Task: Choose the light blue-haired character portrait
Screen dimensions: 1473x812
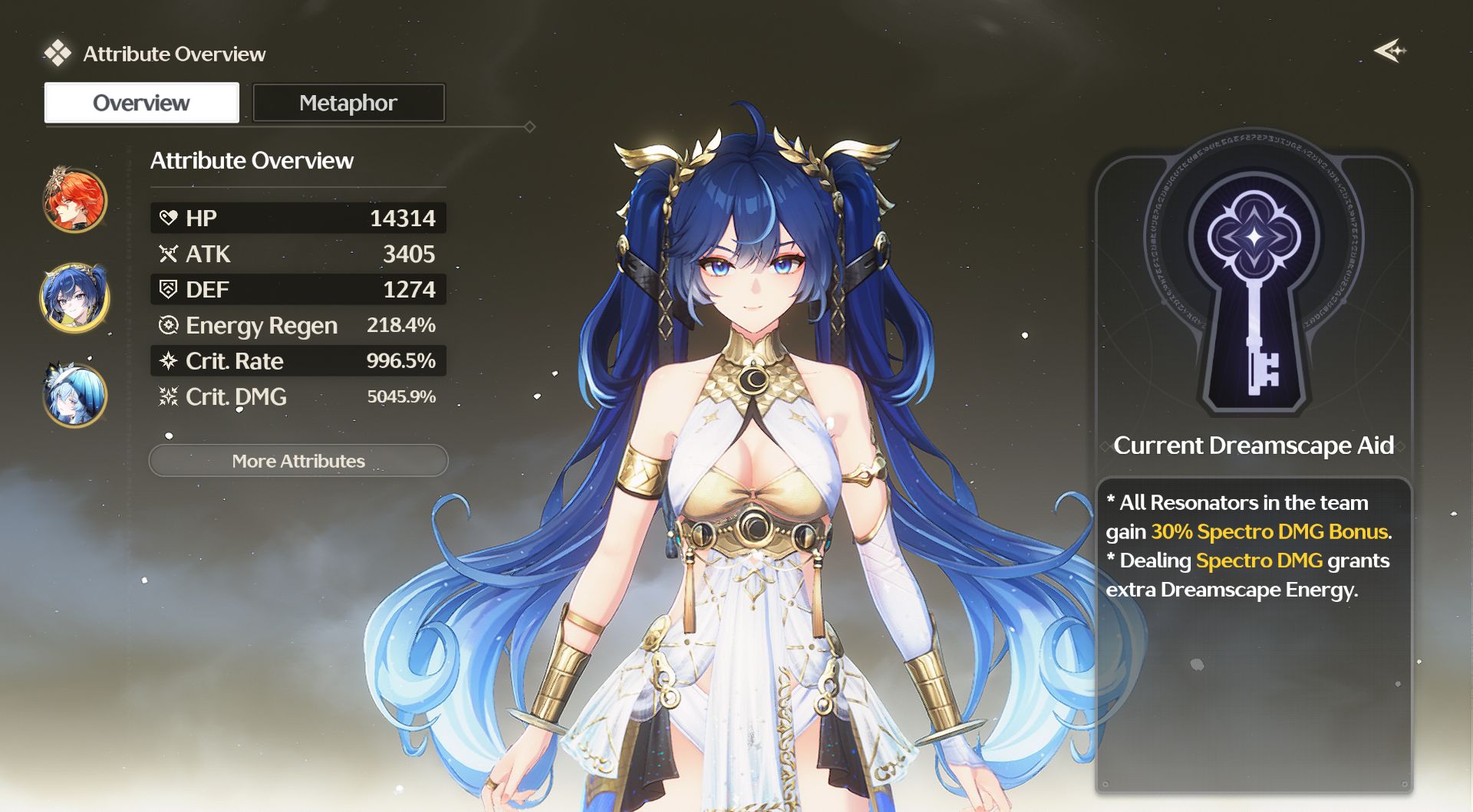Action: tap(74, 396)
